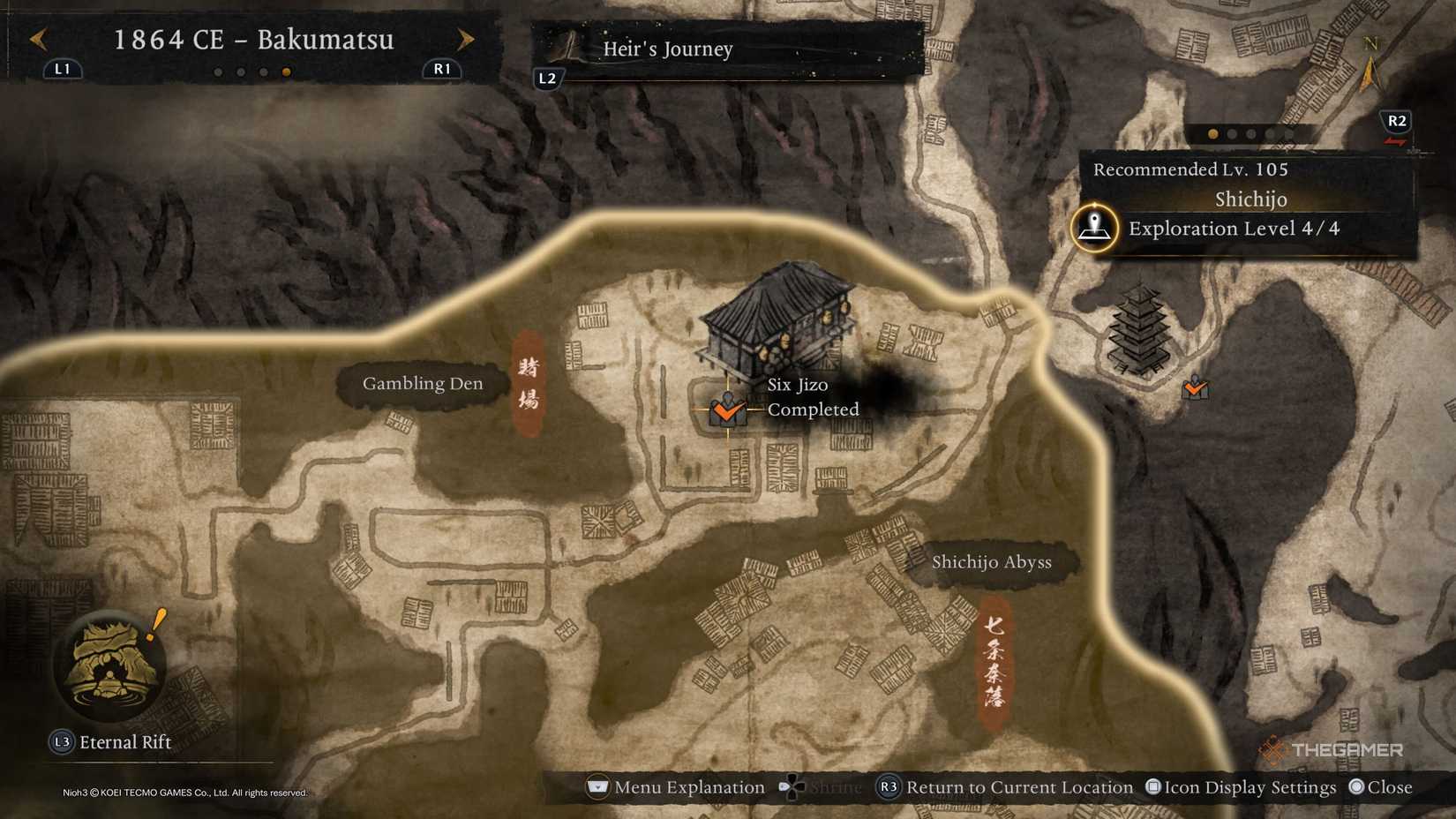The image size is (1456, 819).
Task: Click the dark smoke spot near Six Jizo
Action: click(887, 391)
